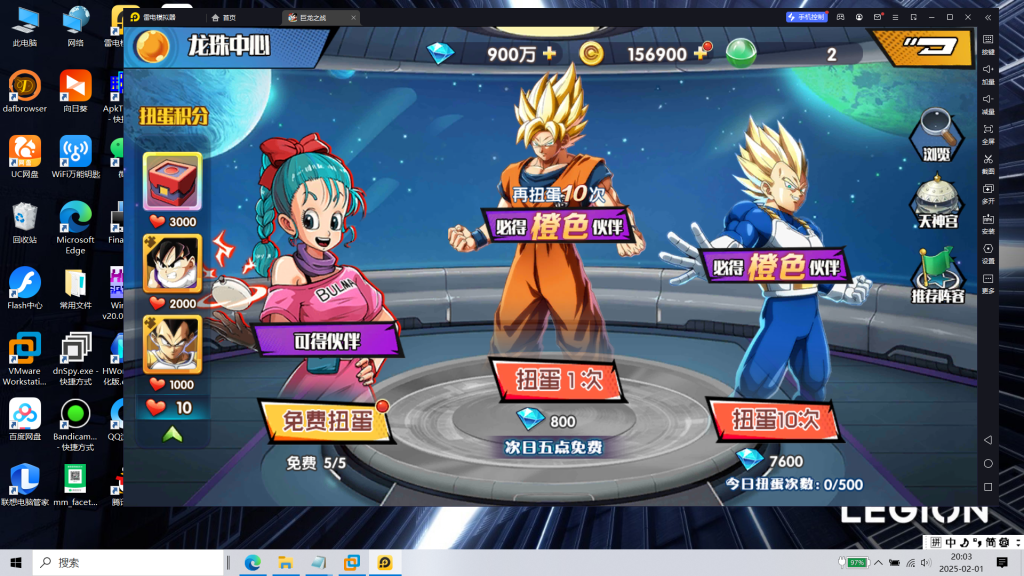
Task: Click the green dragon ball currency icon
Action: 741,53
